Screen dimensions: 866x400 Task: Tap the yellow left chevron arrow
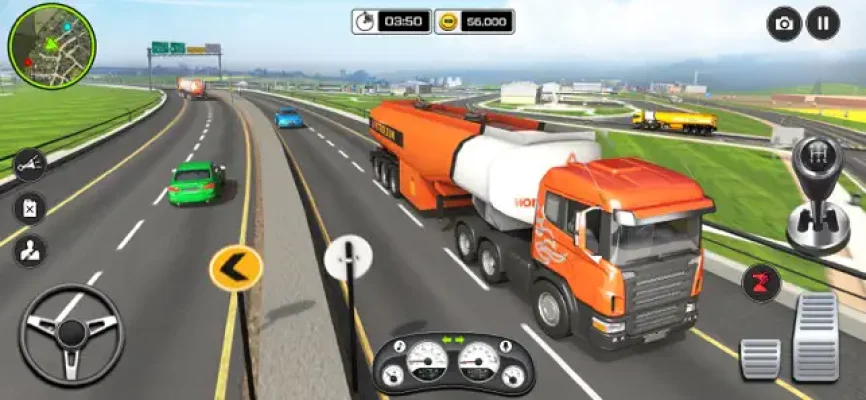[236, 268]
